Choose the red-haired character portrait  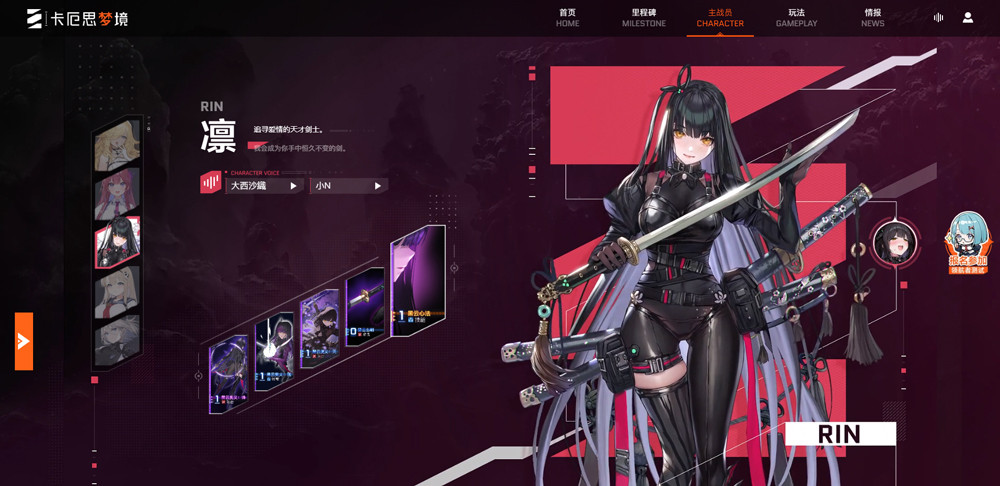117,194
